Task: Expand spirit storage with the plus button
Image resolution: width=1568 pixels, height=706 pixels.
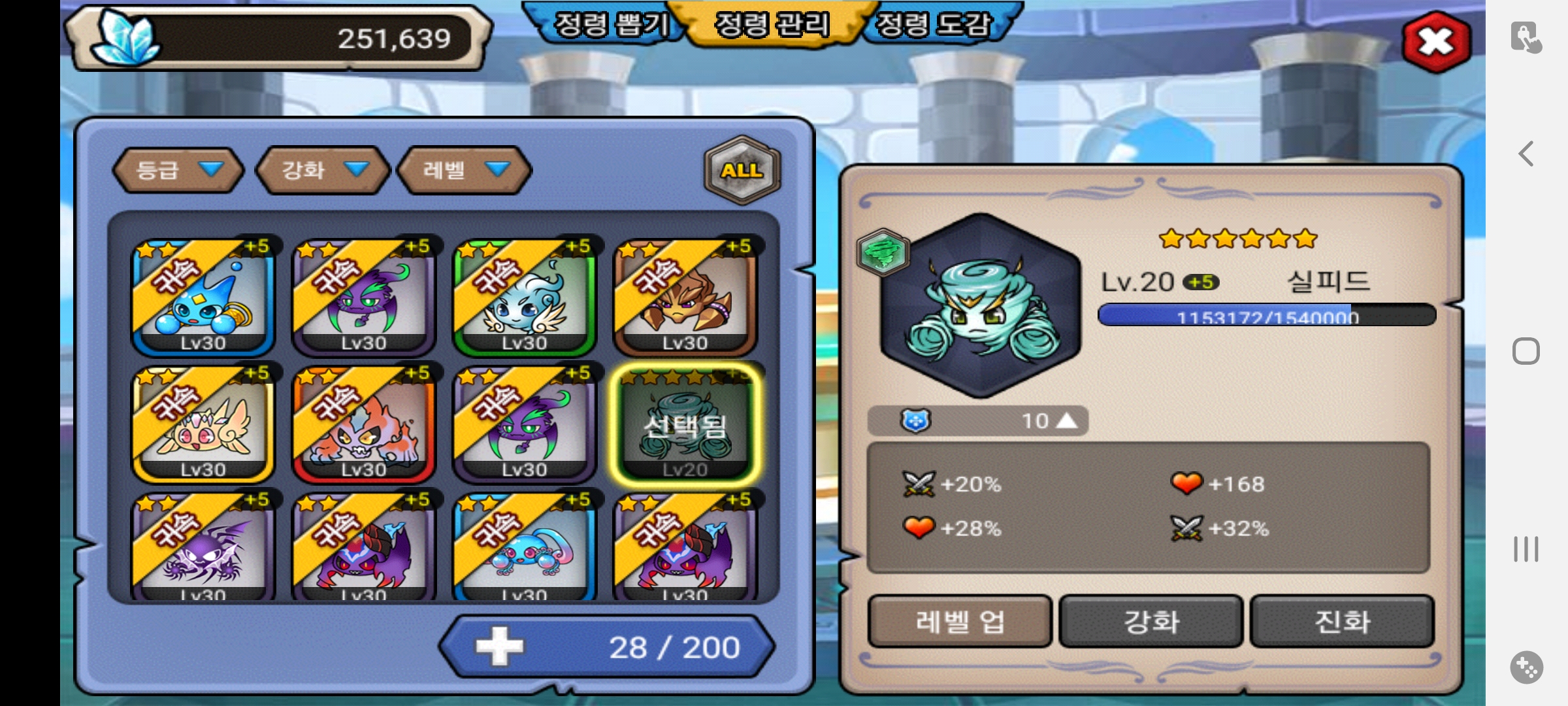Action: 499,647
